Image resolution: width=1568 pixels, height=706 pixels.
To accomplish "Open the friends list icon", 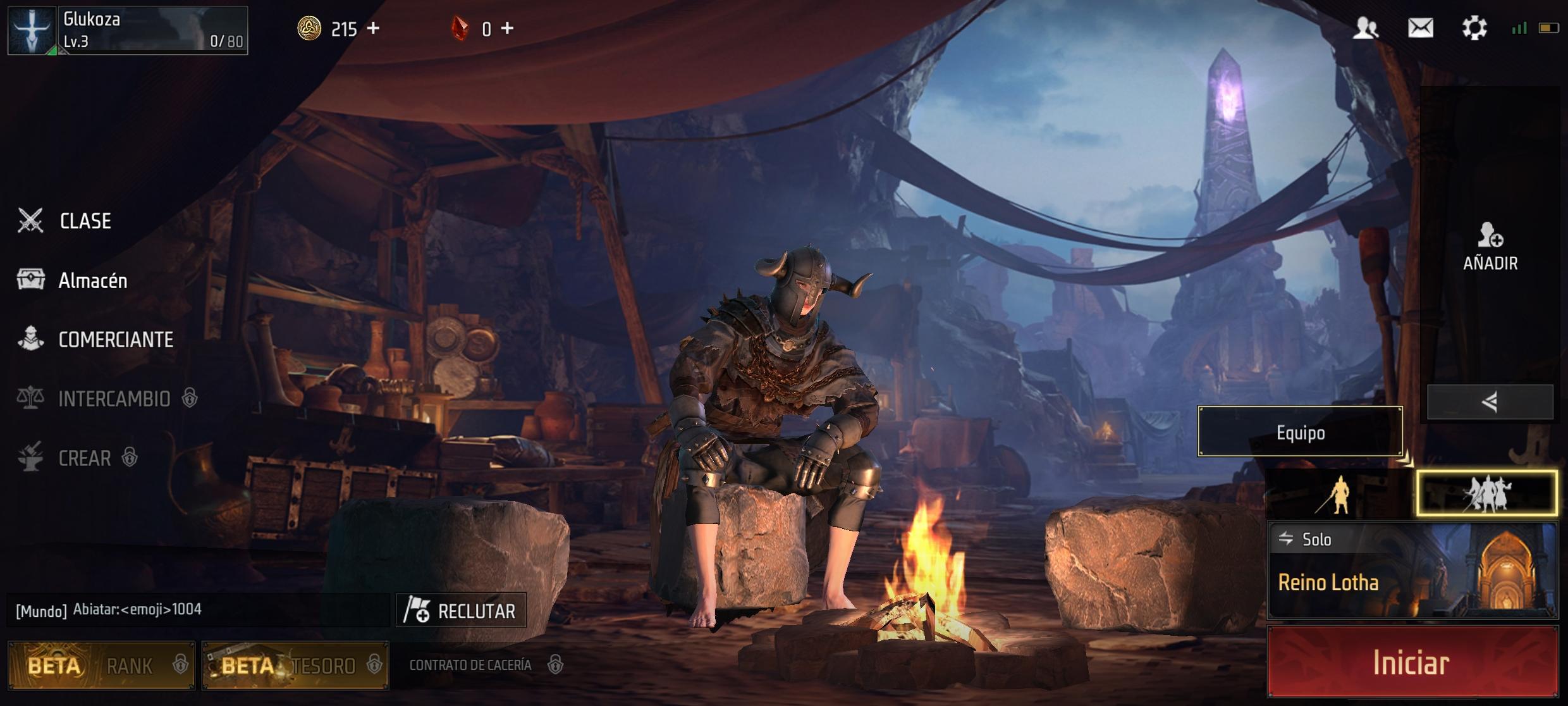I will [1366, 28].
